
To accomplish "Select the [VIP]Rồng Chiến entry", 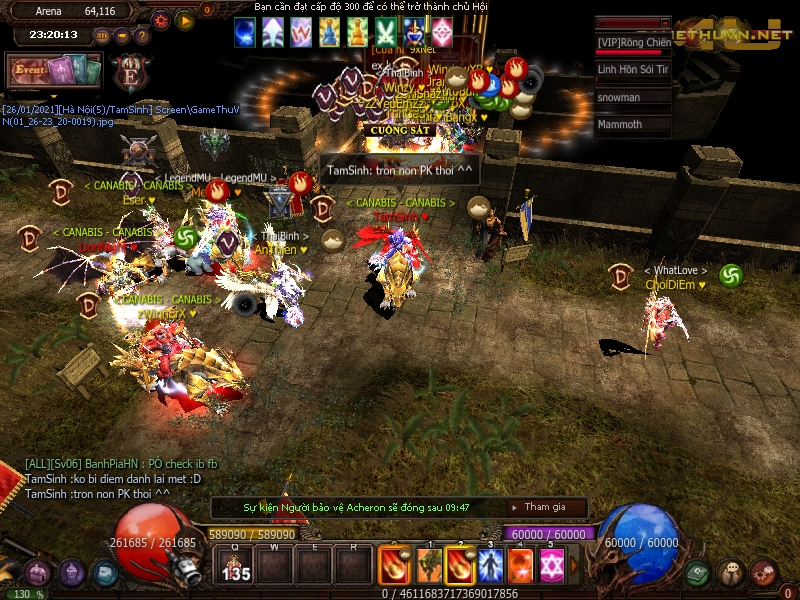I will click(633, 43).
